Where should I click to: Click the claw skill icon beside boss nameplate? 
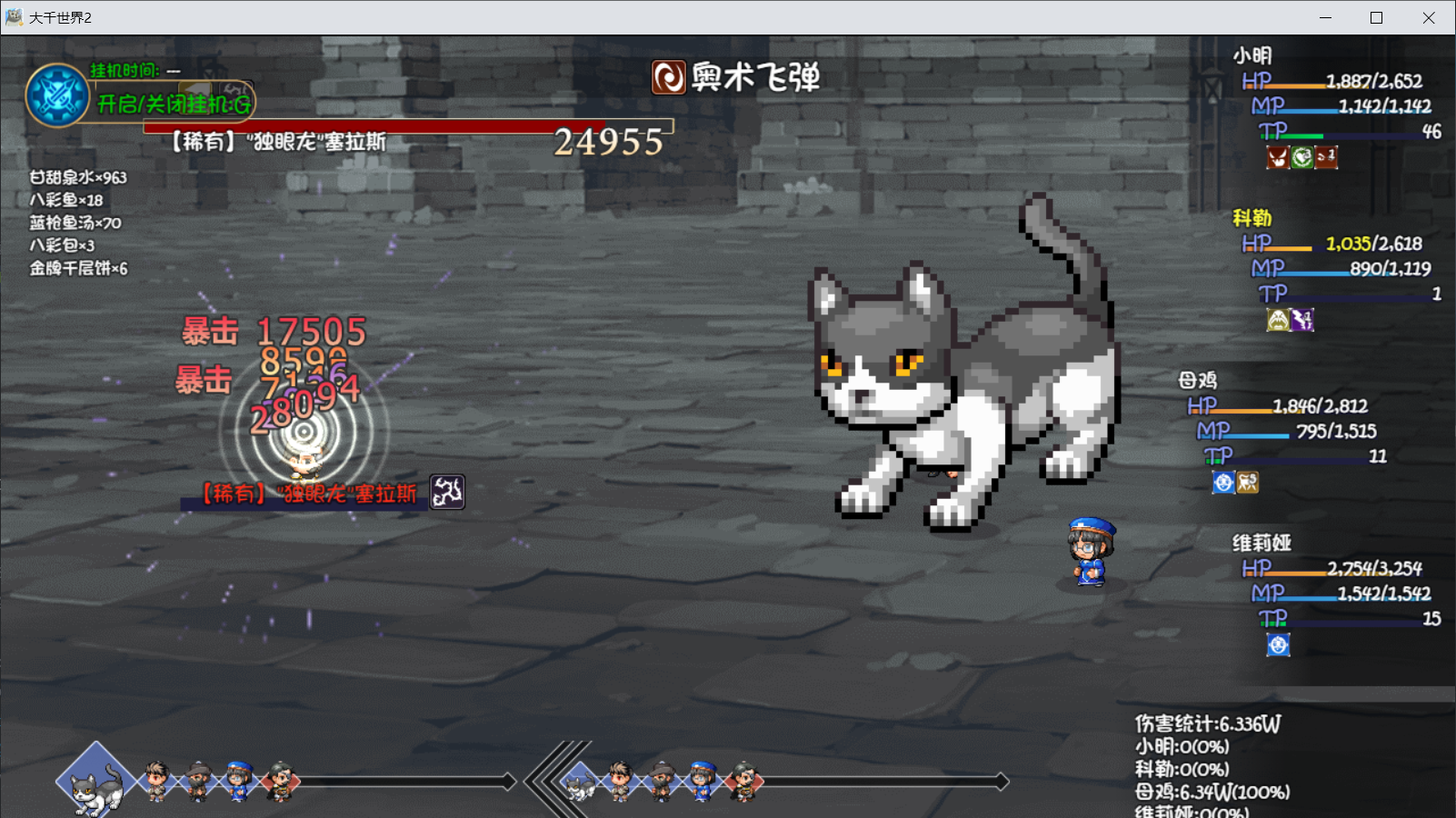pos(446,492)
